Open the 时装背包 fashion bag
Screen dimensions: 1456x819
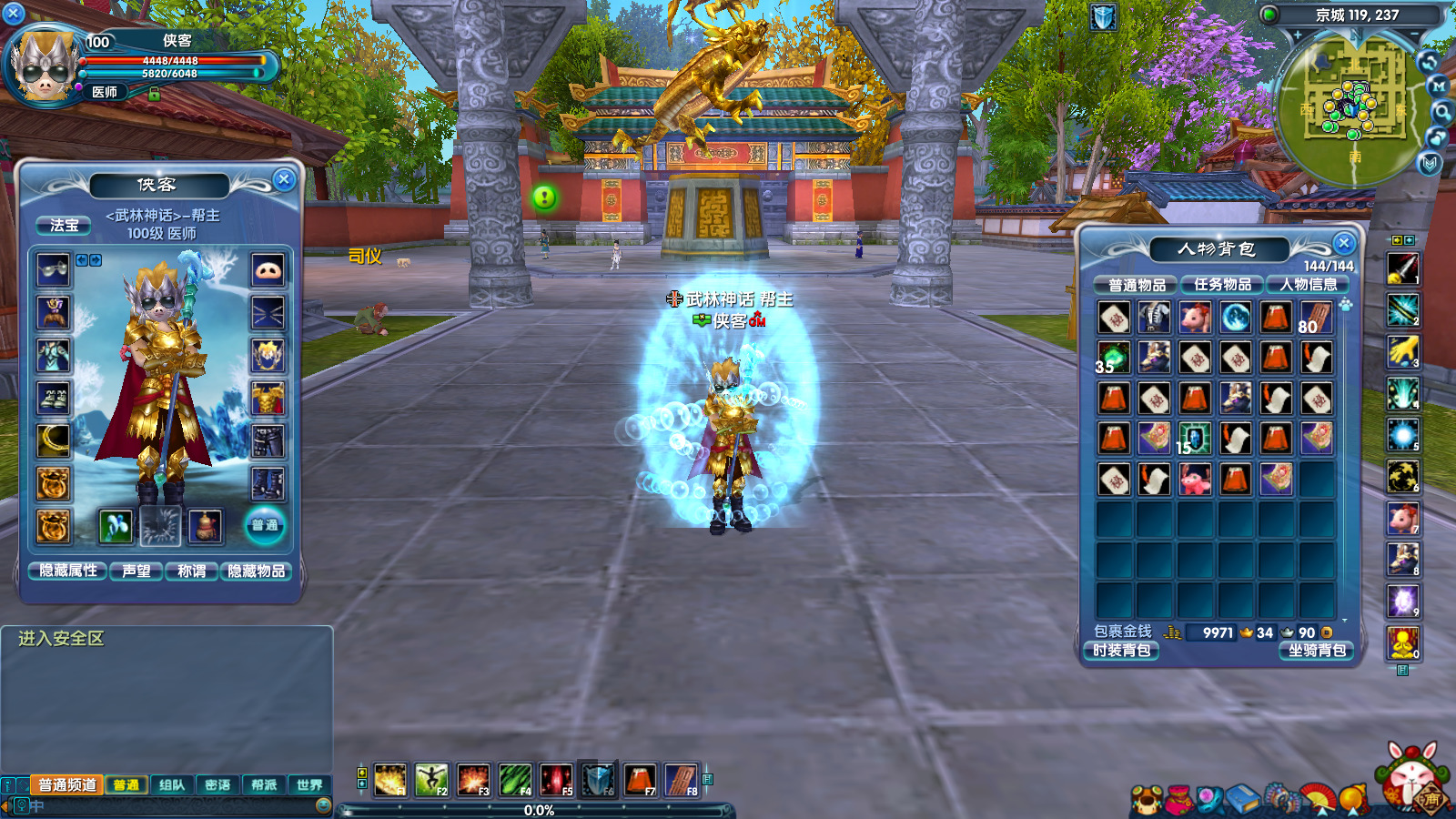point(1122,651)
